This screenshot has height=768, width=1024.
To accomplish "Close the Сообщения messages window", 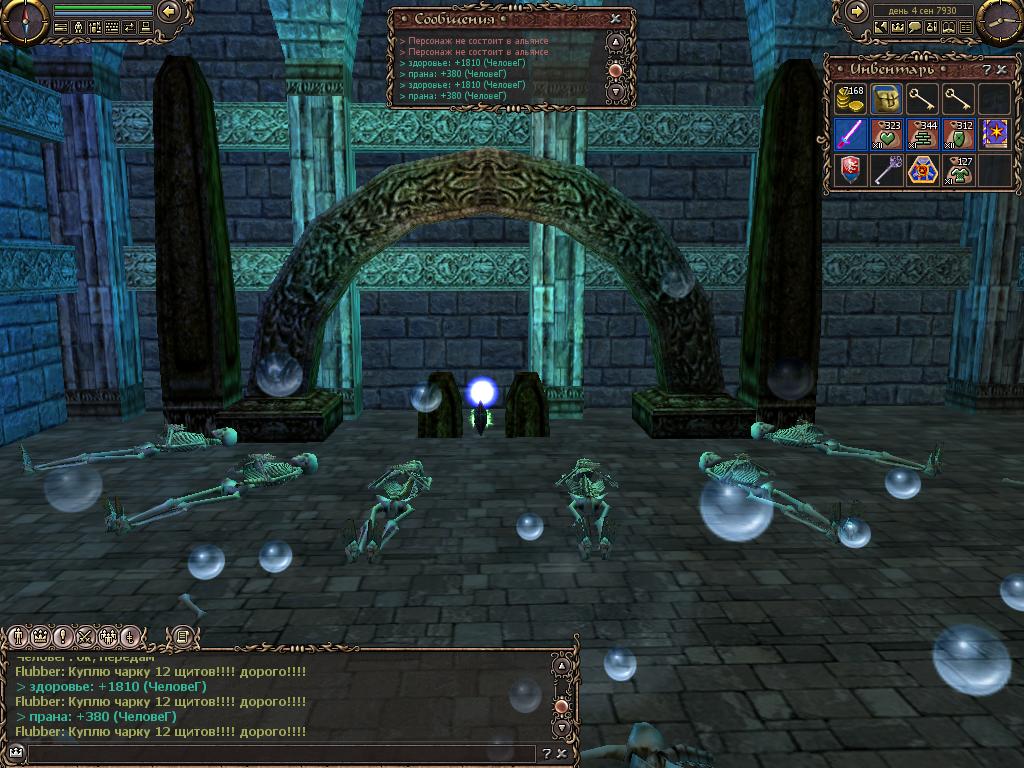I will pos(615,18).
